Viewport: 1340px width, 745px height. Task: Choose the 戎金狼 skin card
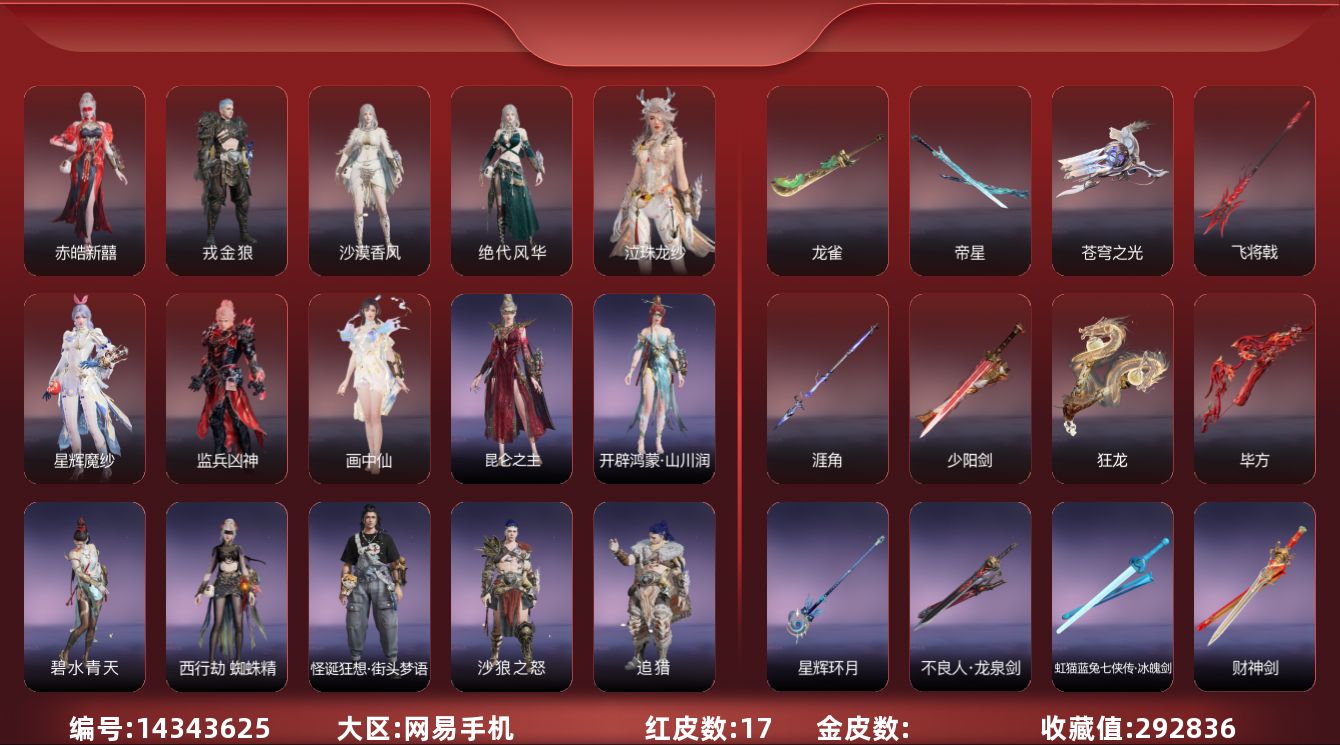pyautogui.click(x=227, y=180)
